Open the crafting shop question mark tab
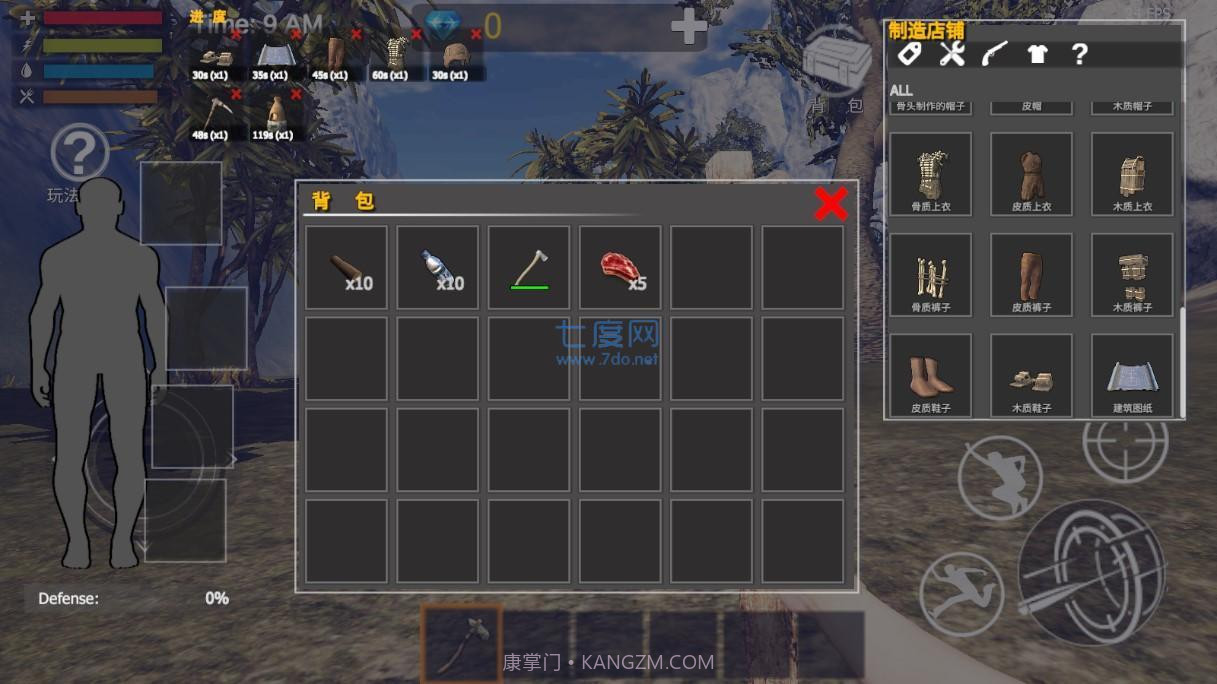This screenshot has width=1217, height=684. coord(1079,54)
